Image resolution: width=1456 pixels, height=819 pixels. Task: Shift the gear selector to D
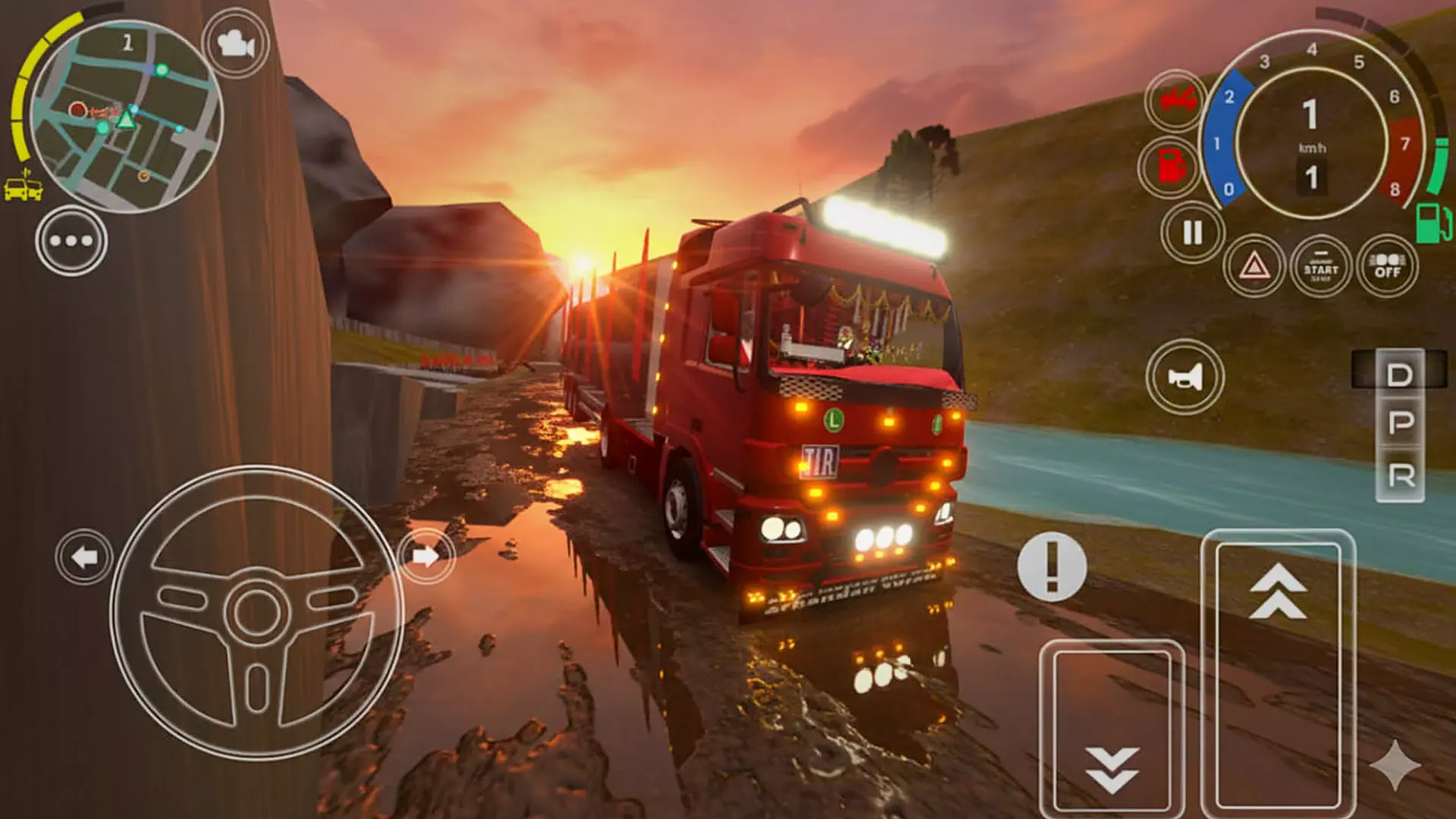(1400, 375)
